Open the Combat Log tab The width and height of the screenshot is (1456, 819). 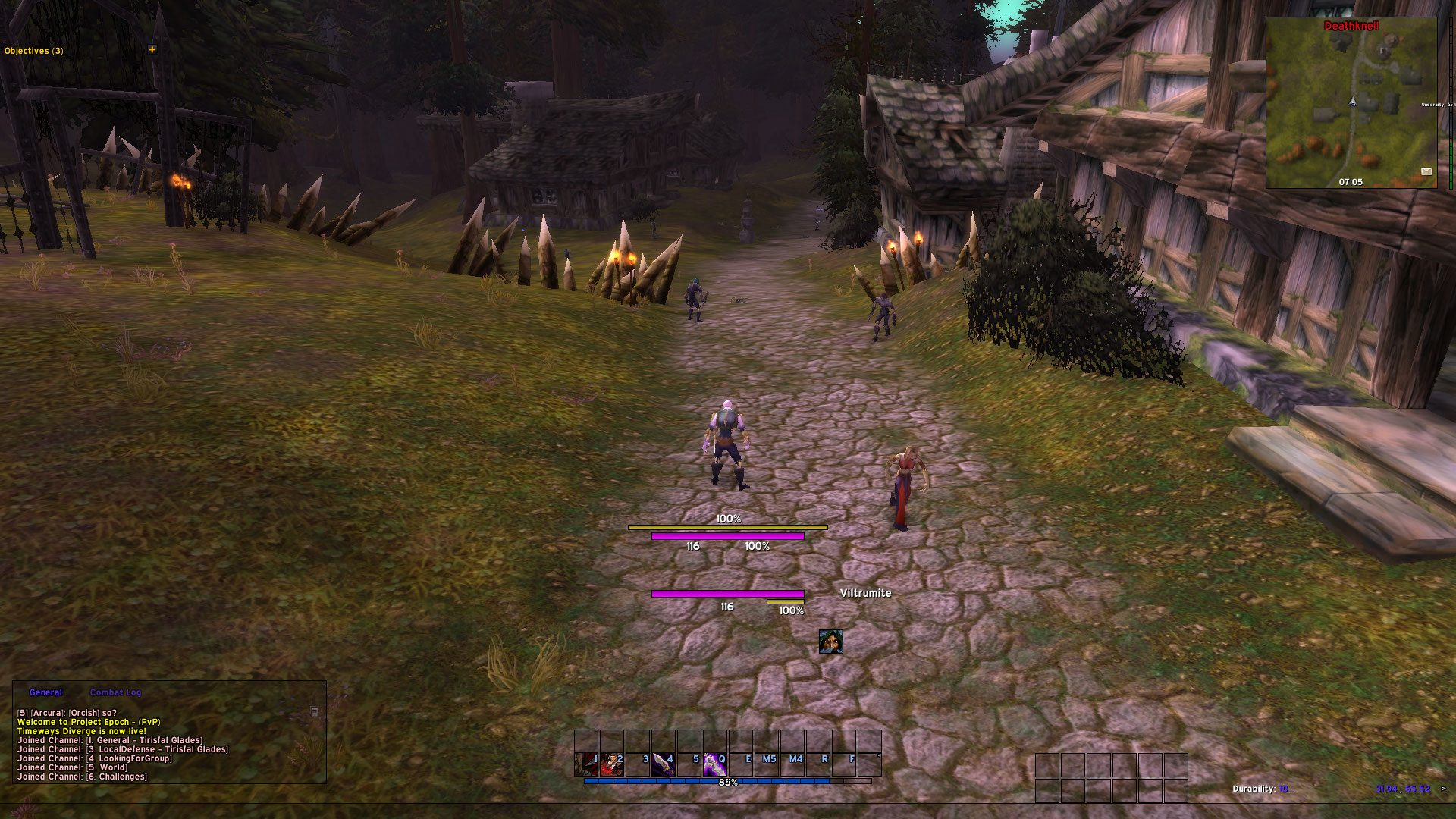coord(115,692)
